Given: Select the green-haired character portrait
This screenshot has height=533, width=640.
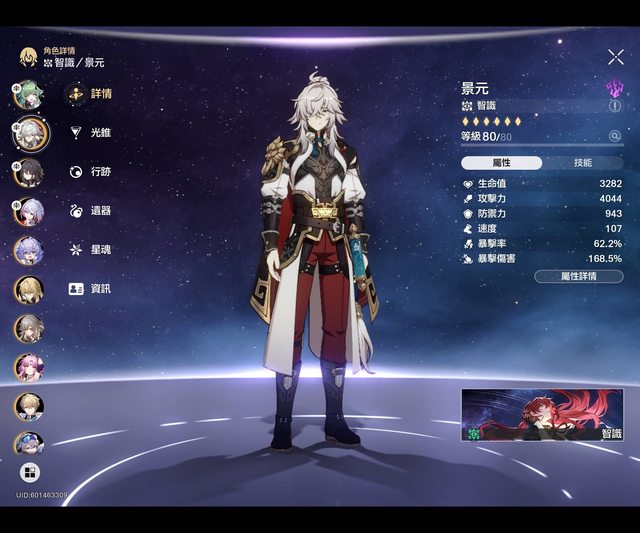Looking at the screenshot, I should point(28,95).
